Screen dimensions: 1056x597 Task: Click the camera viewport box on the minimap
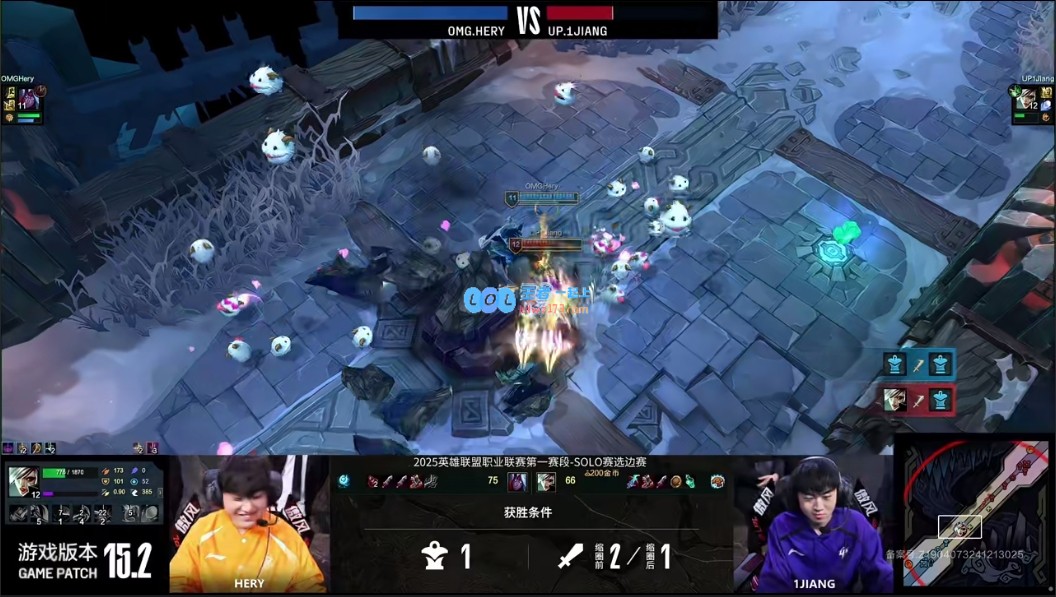click(960, 527)
